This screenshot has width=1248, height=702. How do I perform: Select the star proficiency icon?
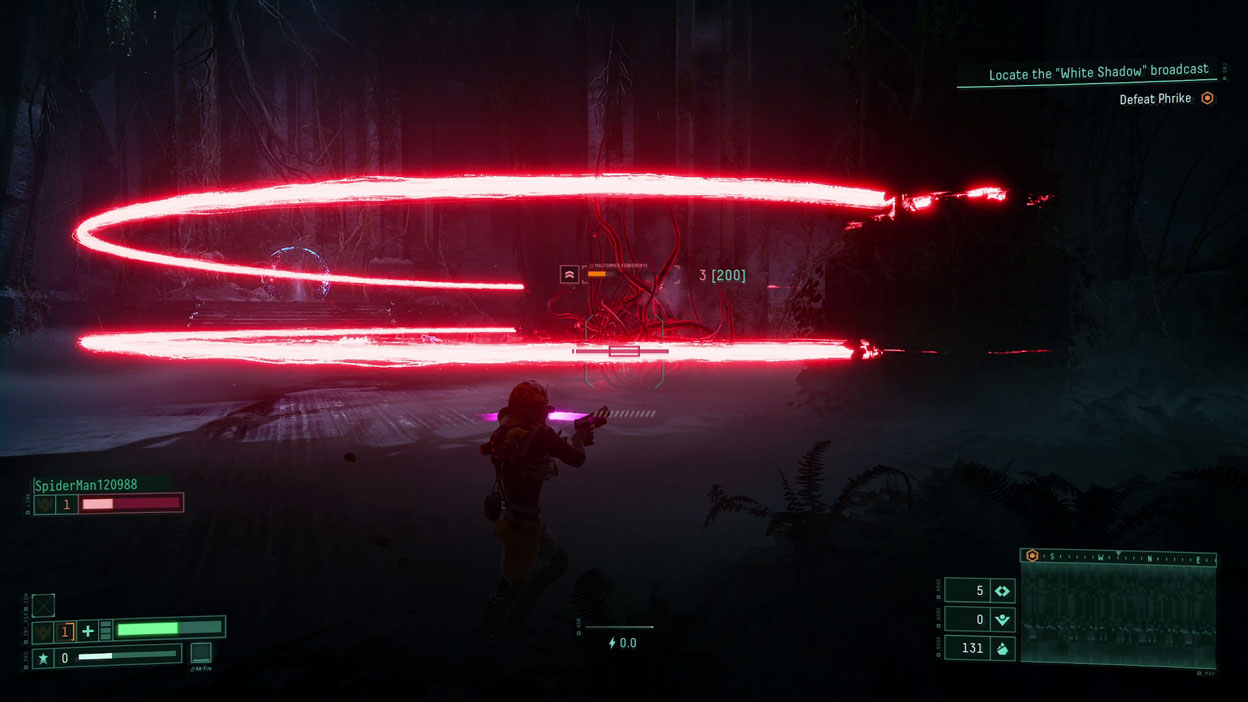[43, 658]
